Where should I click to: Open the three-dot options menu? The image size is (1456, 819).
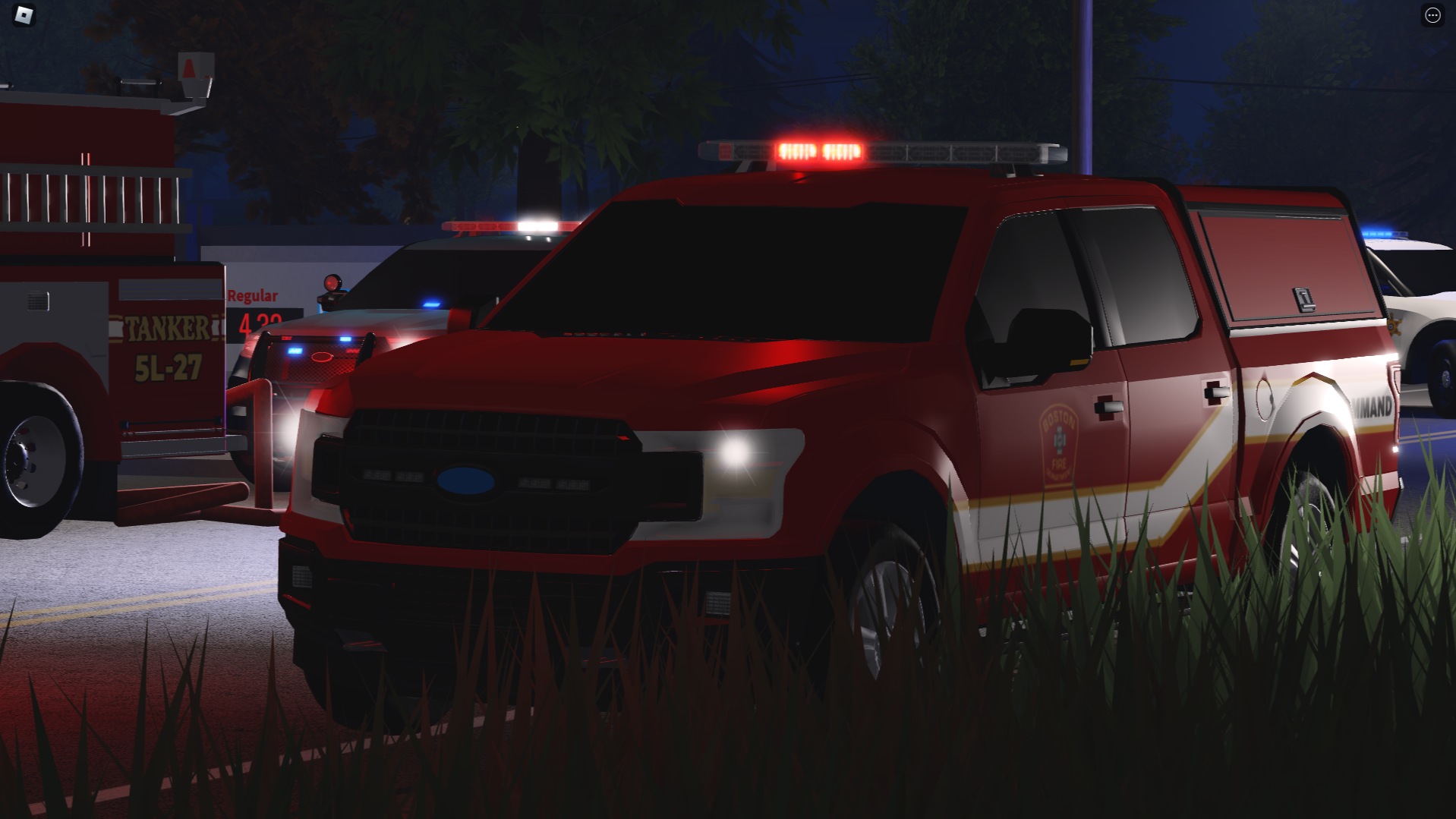click(x=1432, y=15)
